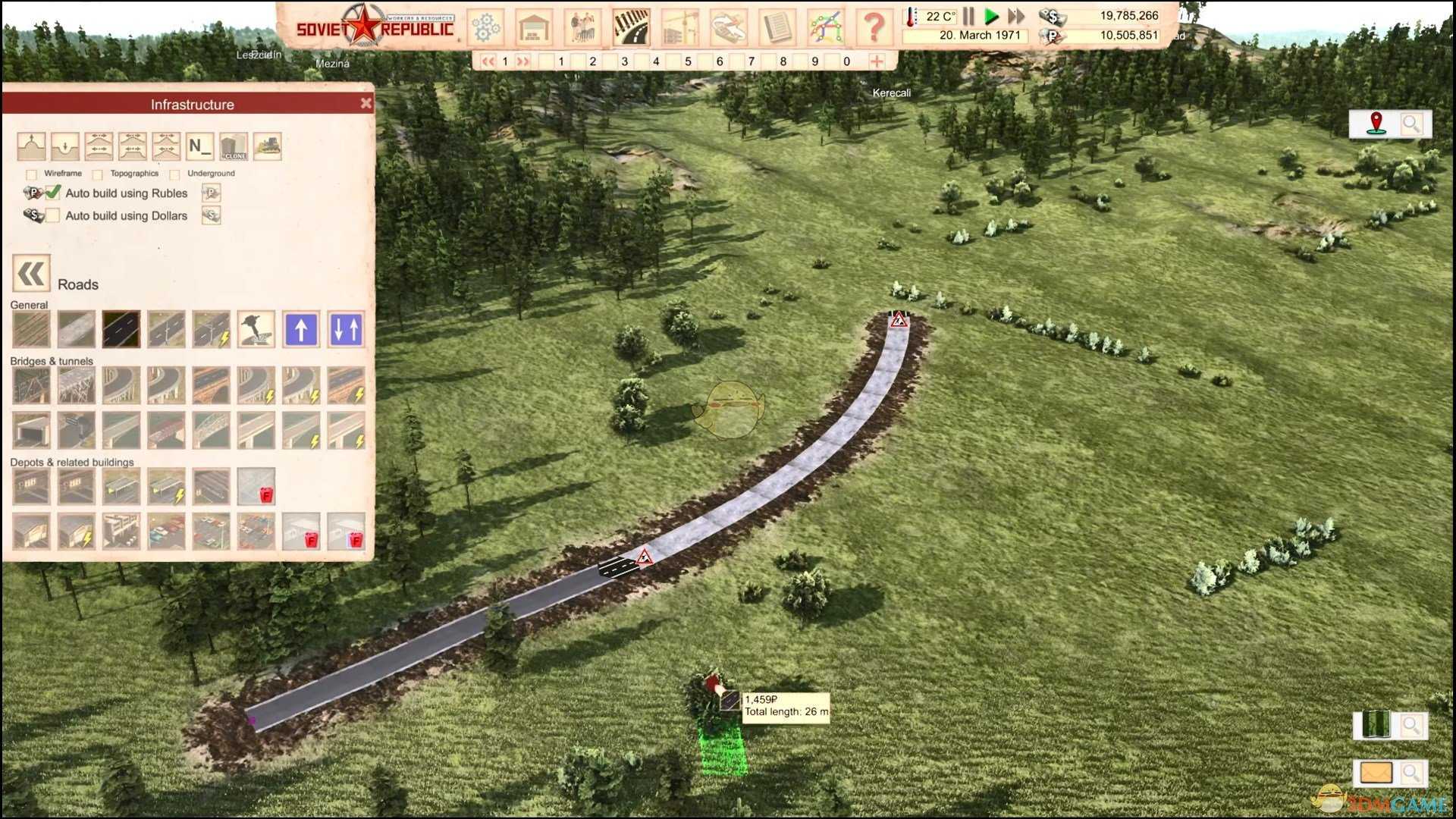Go back from the Roads category
The image size is (1456, 819).
(31, 274)
